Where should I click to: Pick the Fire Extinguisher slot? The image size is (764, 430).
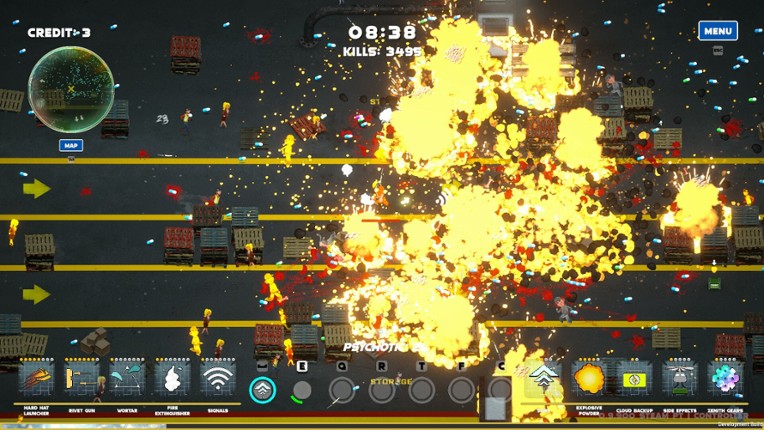[x=172, y=379]
